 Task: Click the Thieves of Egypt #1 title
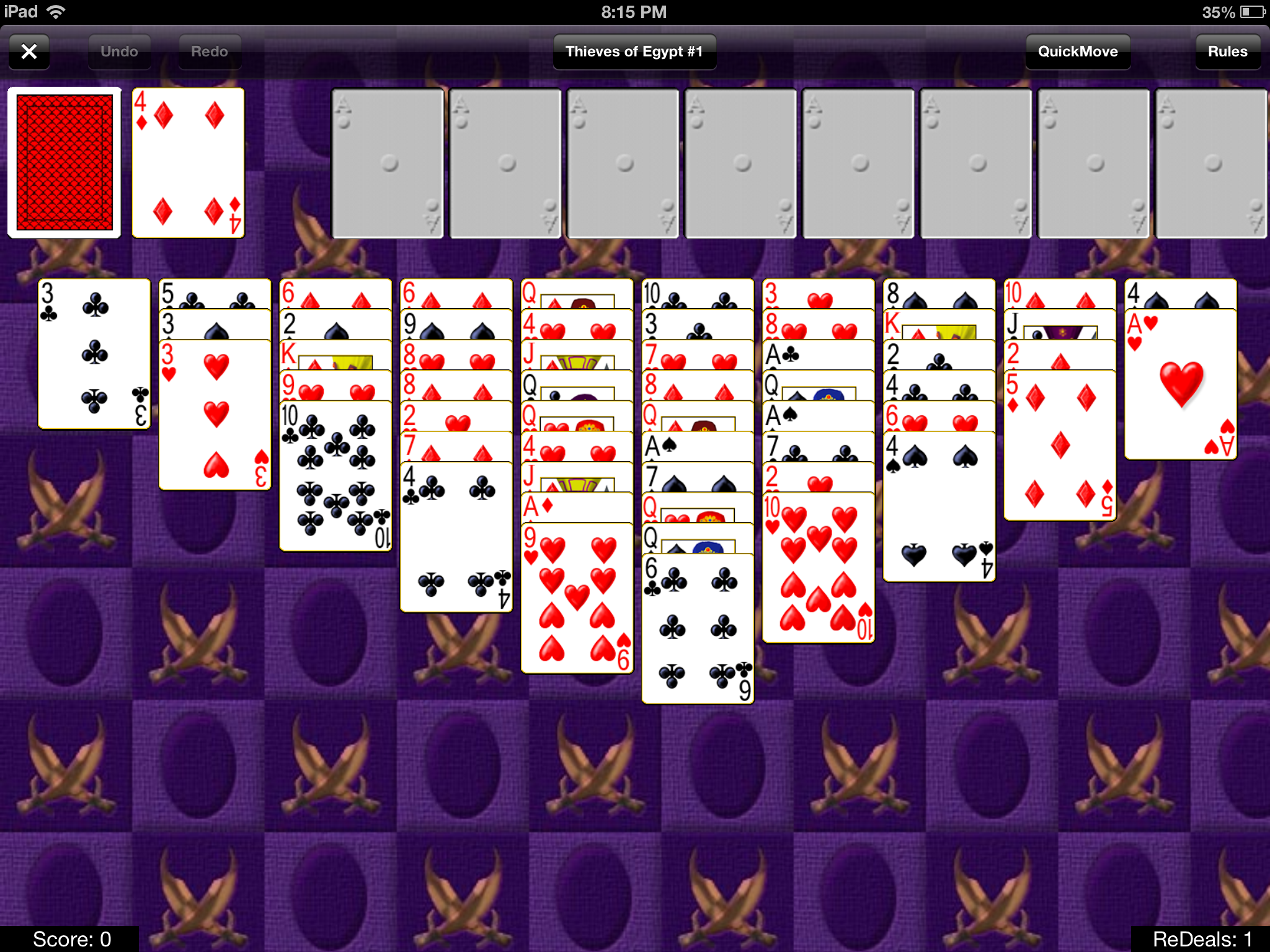pyautogui.click(x=635, y=51)
